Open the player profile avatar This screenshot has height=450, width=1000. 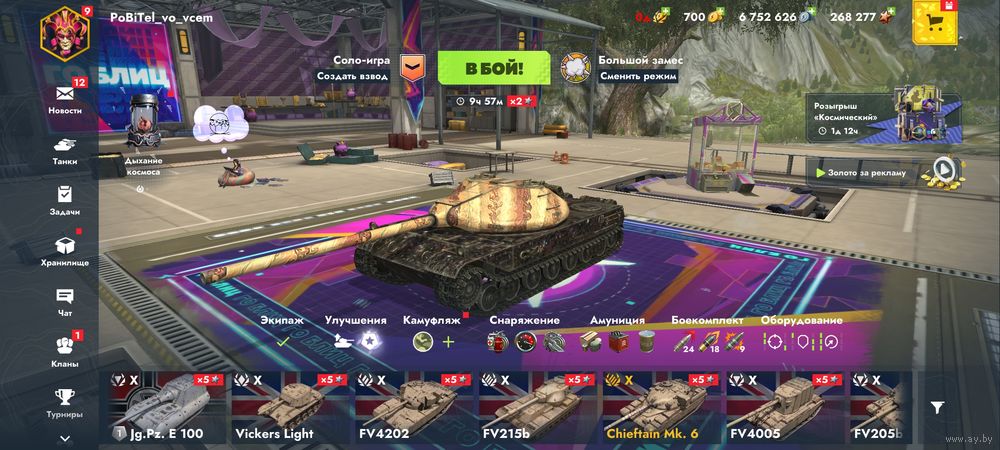[x=65, y=29]
